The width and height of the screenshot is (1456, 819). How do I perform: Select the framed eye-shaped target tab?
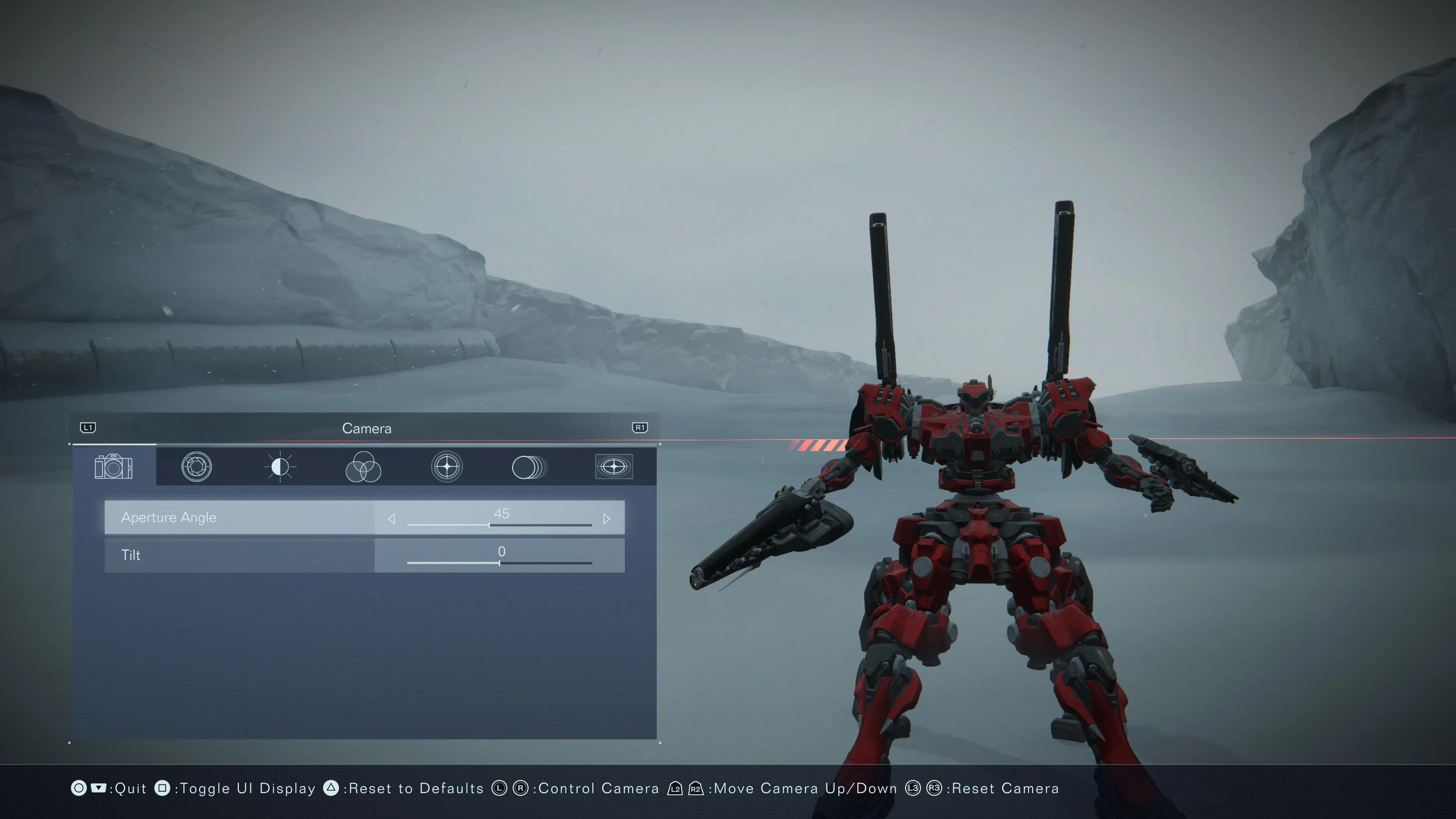[x=614, y=467]
